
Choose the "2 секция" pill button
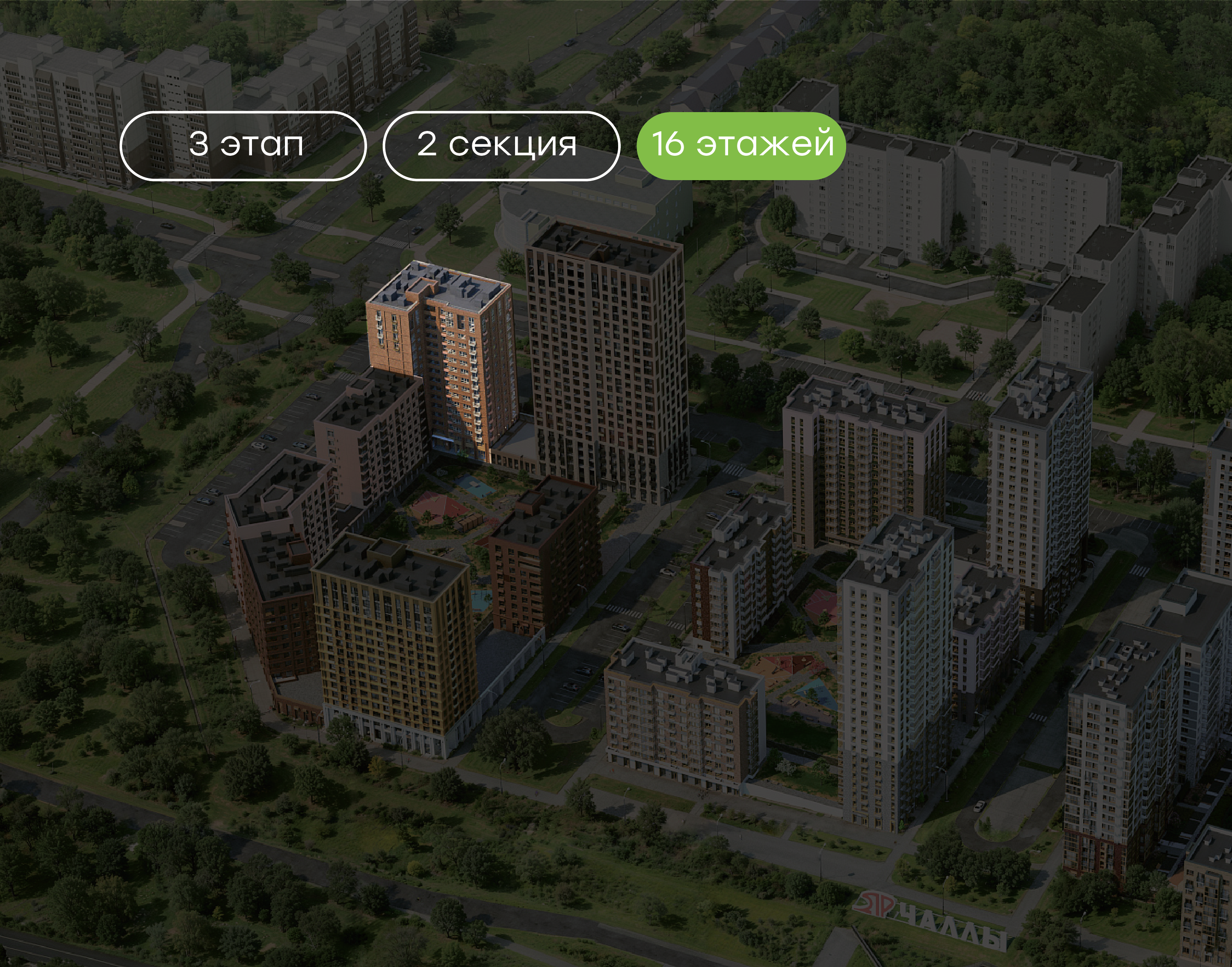click(x=501, y=146)
